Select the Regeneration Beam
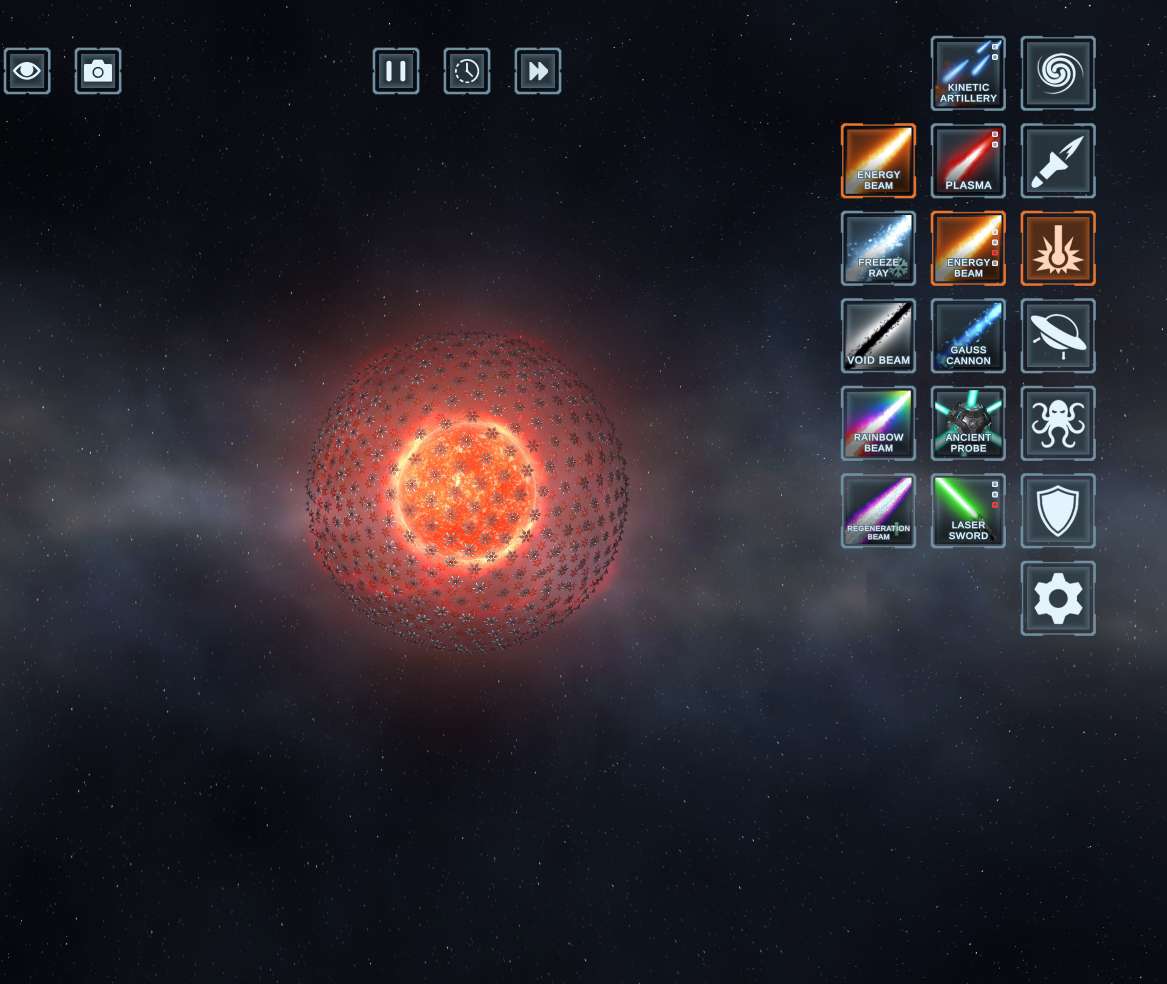 click(x=878, y=510)
